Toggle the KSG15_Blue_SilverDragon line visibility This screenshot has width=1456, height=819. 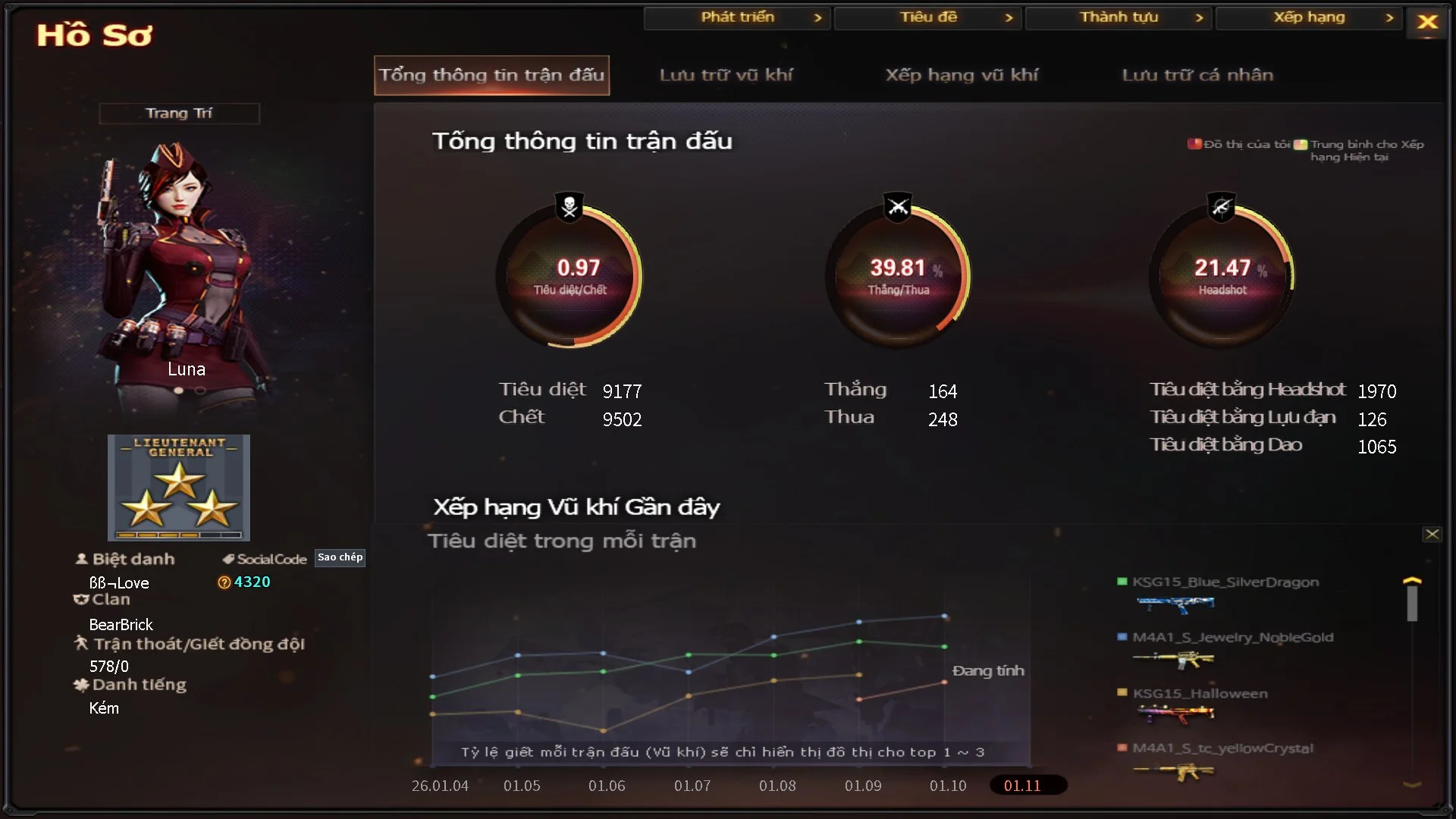pyautogui.click(x=1121, y=582)
